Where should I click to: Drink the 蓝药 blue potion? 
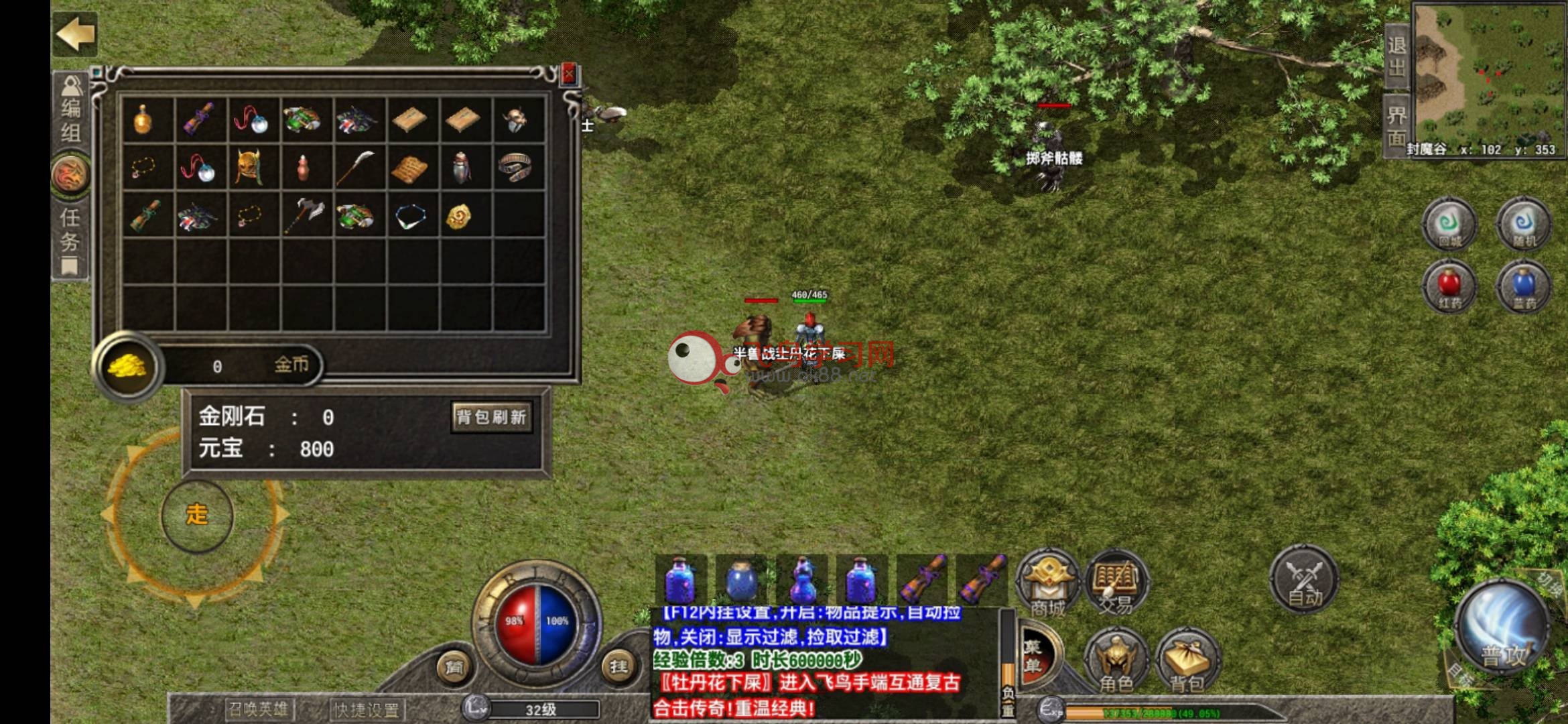pyautogui.click(x=1523, y=287)
